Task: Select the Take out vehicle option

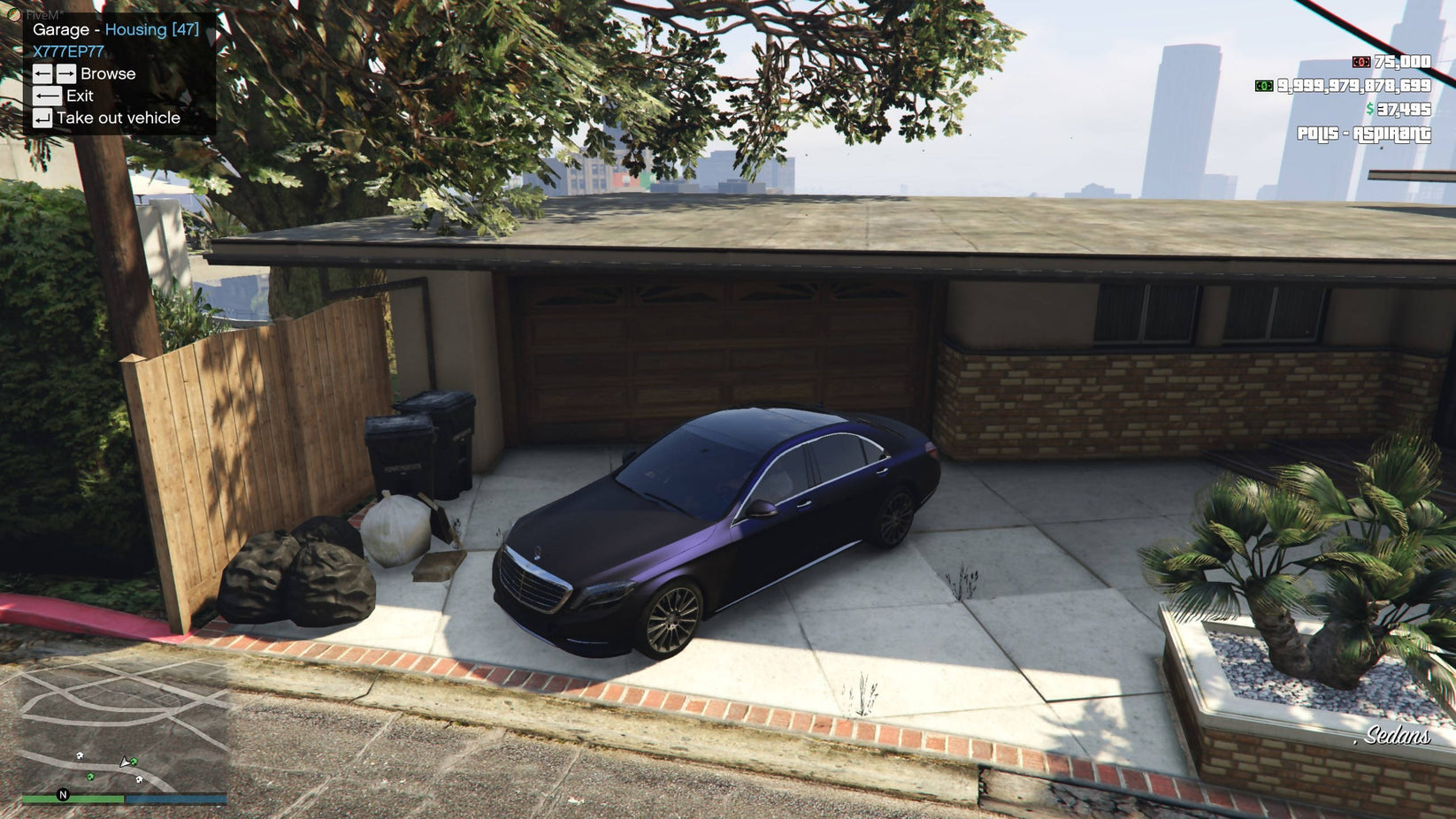Action: point(118,117)
